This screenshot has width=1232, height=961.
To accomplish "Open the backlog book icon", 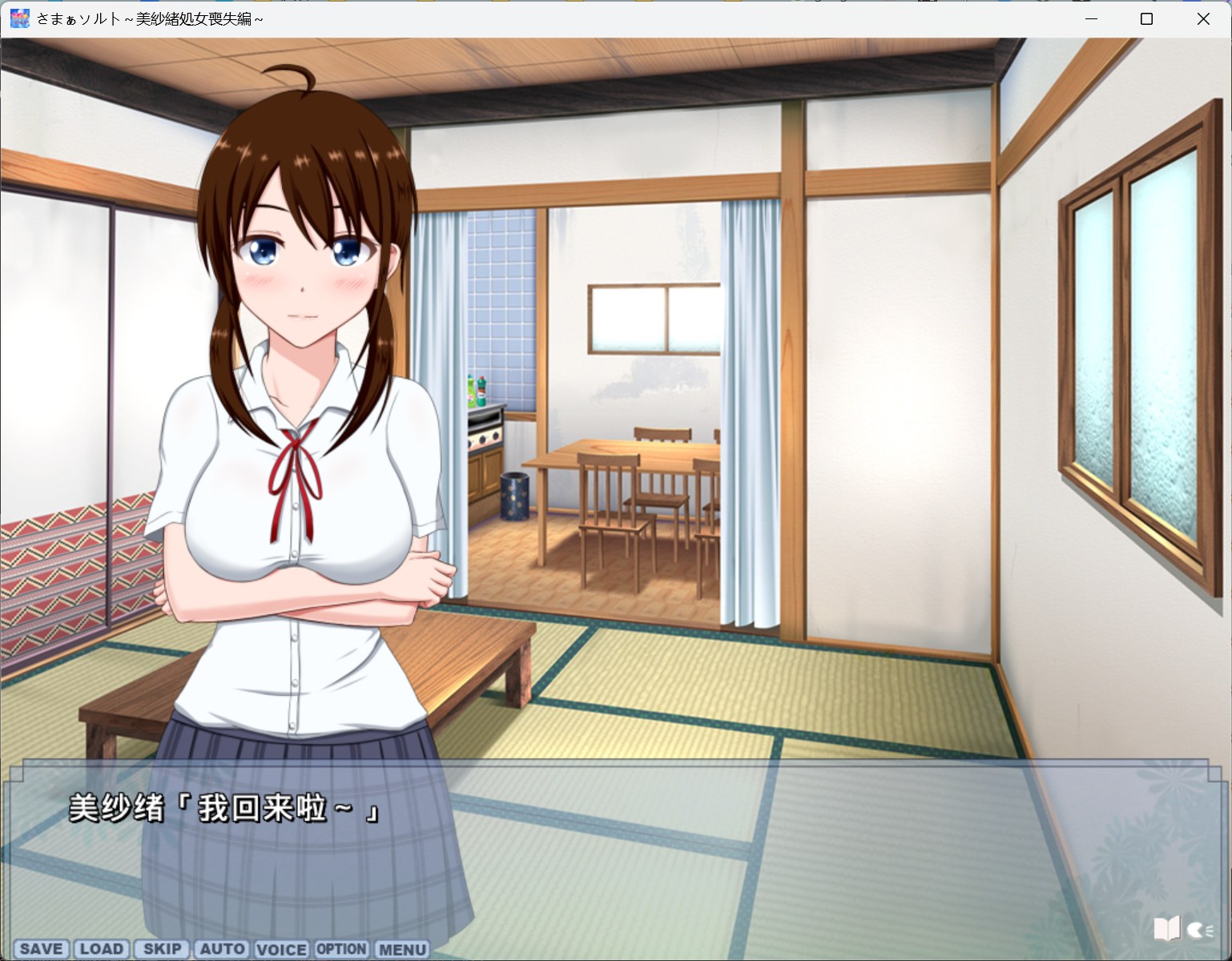I will coord(1166,929).
